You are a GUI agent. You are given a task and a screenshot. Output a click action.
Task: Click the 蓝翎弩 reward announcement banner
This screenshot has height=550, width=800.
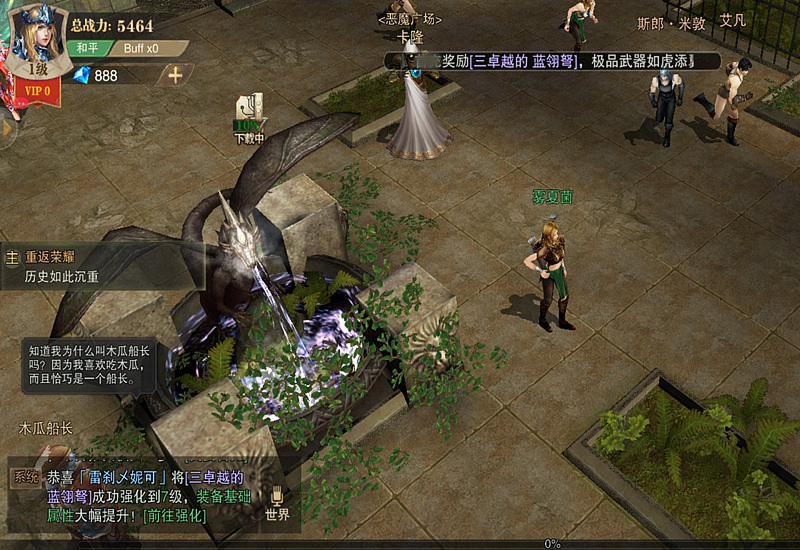point(553,62)
